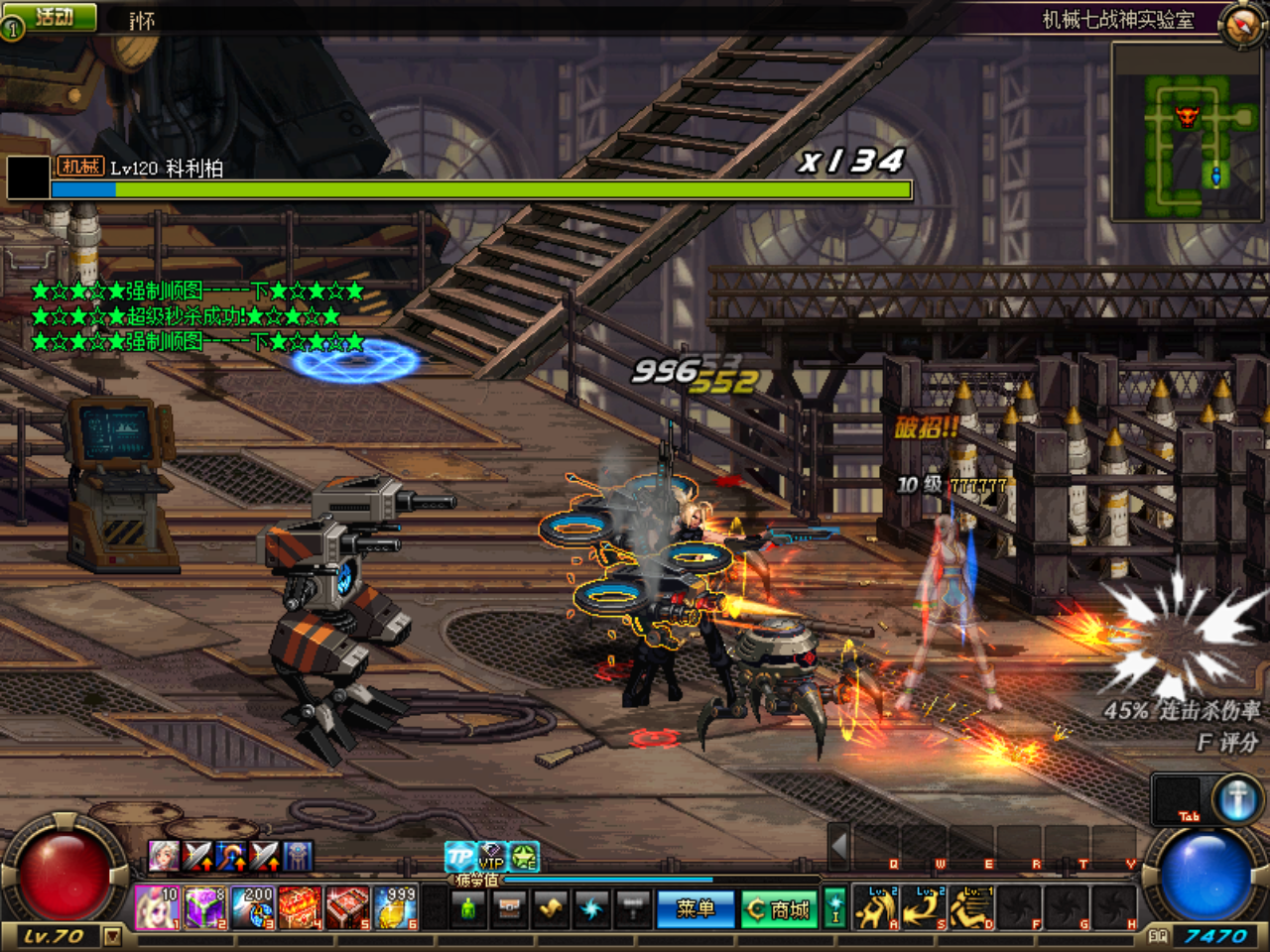Select the red treasure chest in slot 4

(301, 907)
